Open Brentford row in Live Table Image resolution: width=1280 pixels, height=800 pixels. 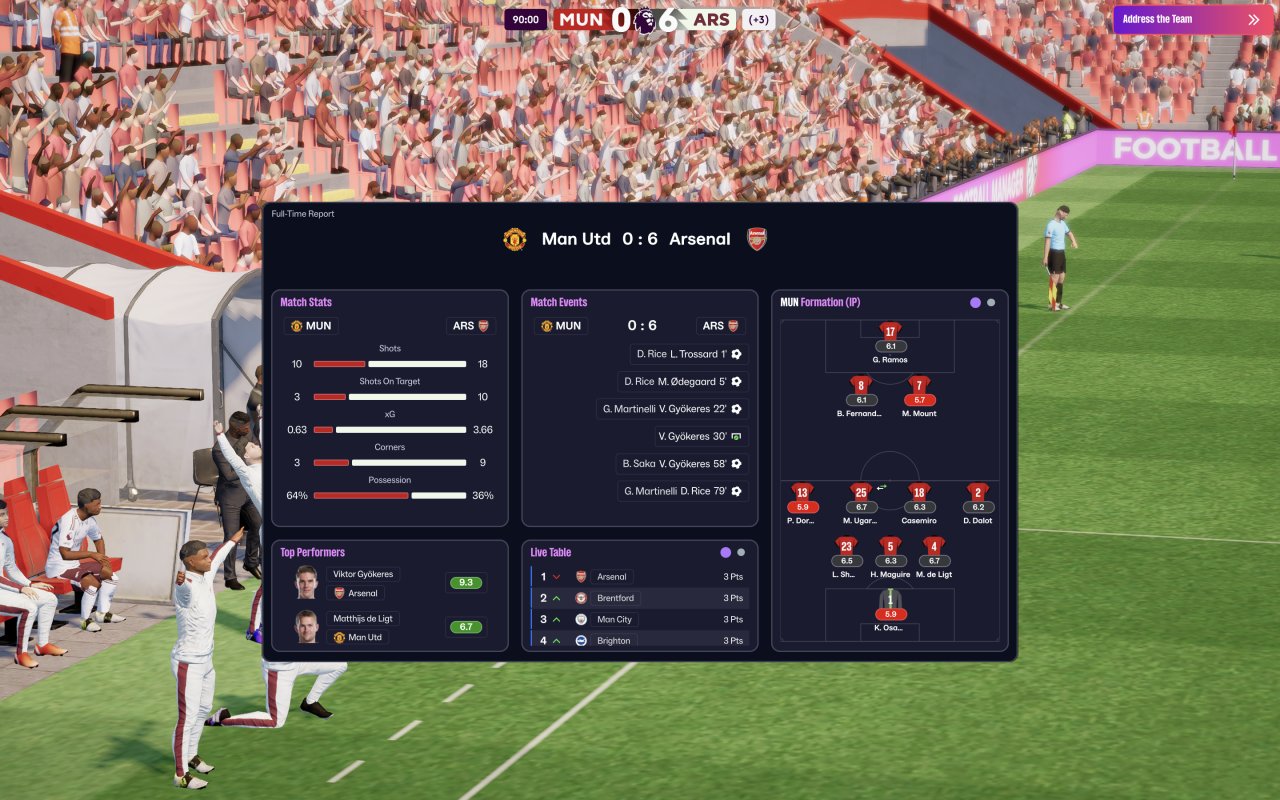[x=640, y=598]
